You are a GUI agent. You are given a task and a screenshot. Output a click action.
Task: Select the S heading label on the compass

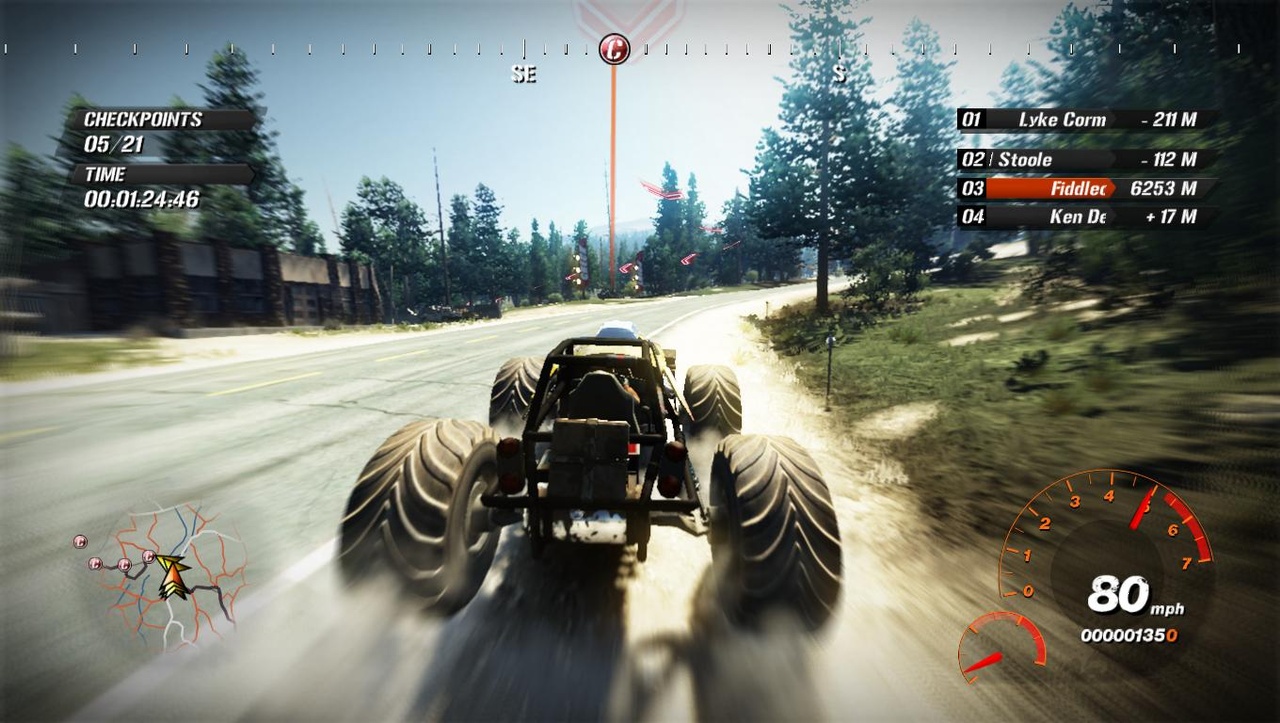[840, 74]
